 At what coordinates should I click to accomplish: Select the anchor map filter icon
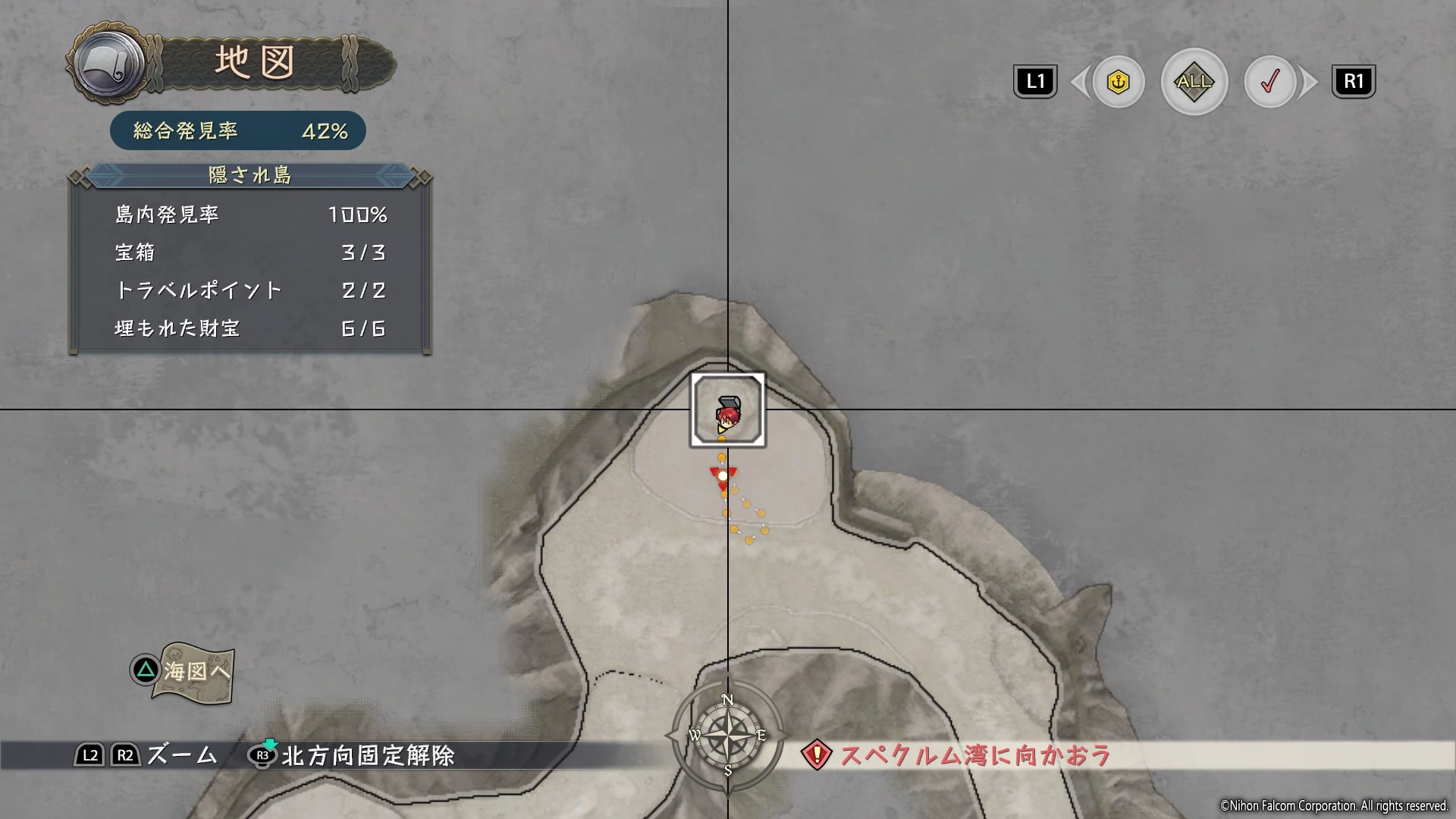pos(1119,82)
